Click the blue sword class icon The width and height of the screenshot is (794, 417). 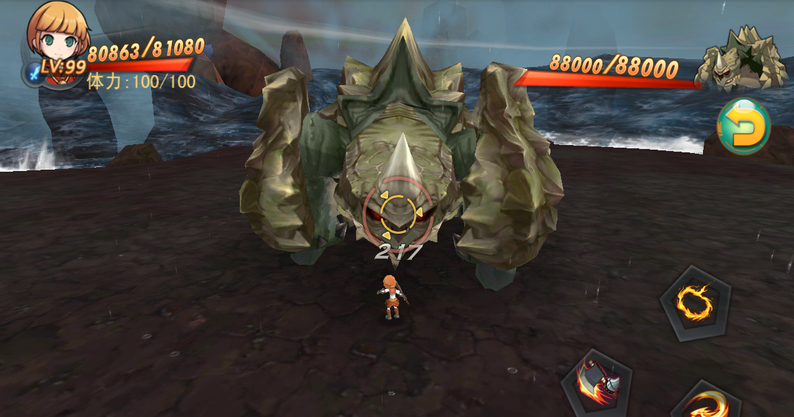[33, 73]
